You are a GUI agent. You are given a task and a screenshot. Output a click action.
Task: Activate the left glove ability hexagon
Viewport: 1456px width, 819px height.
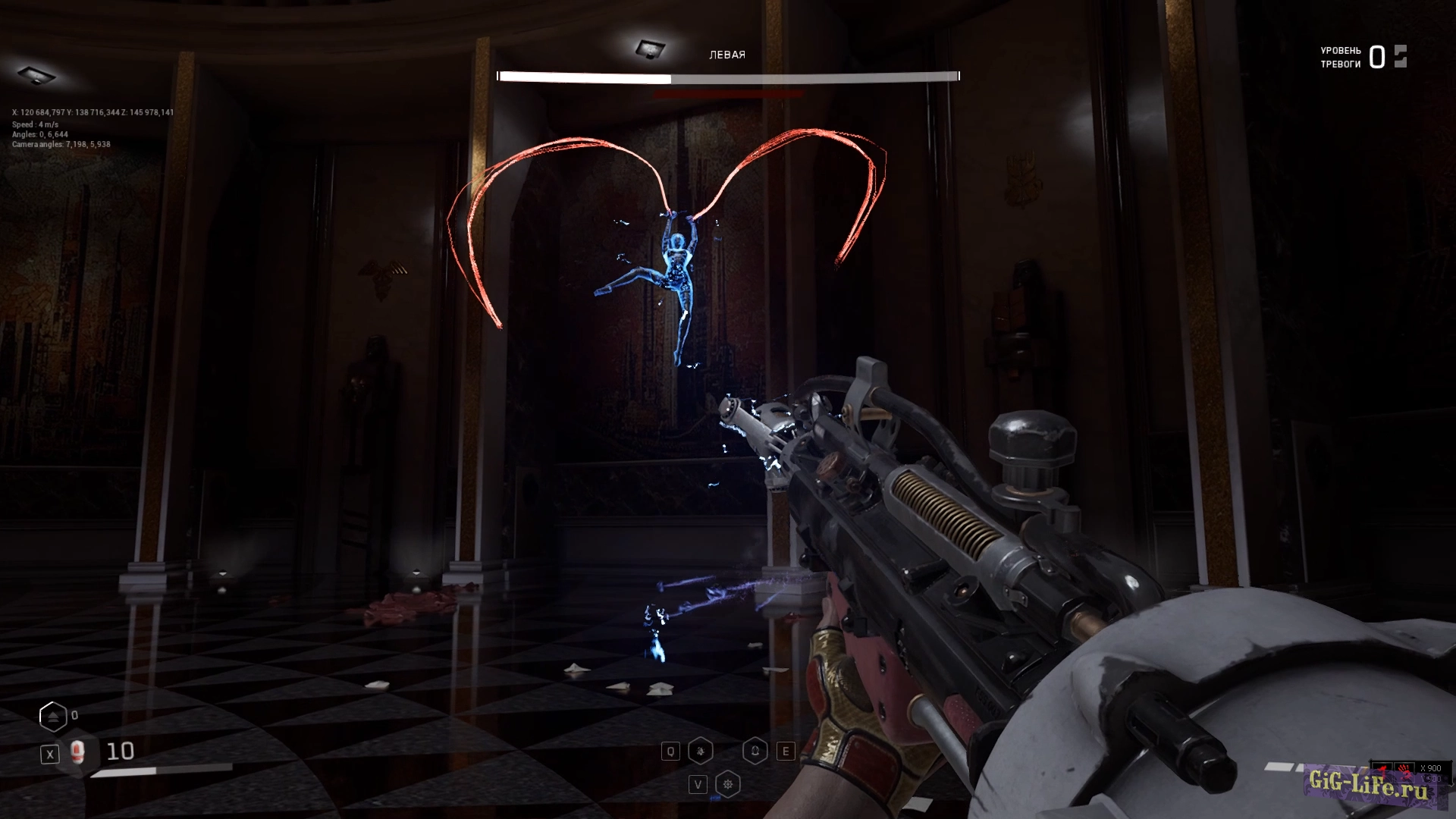(700, 752)
